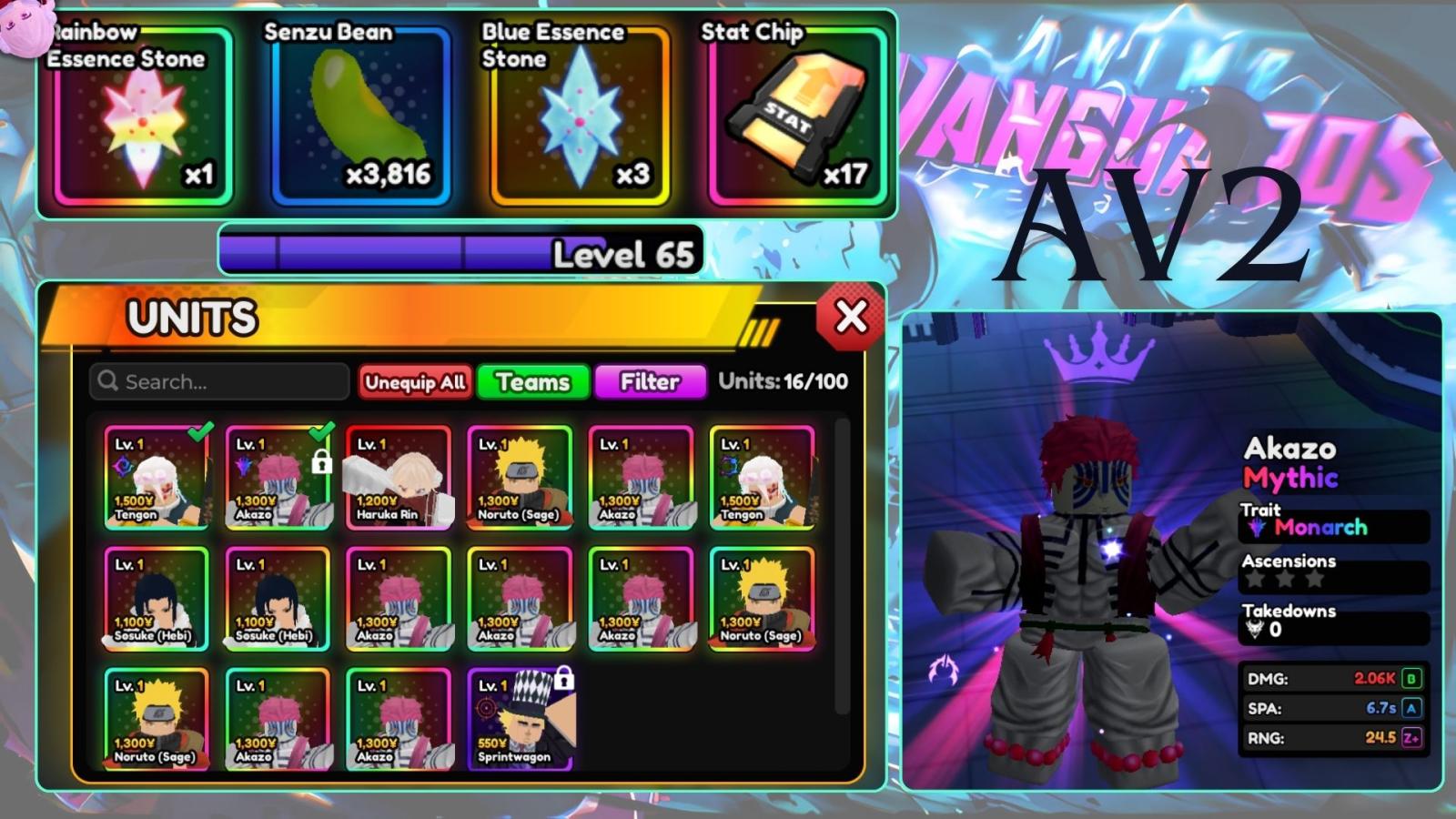Open the unit Filter options
1456x819 pixels.
[650, 382]
